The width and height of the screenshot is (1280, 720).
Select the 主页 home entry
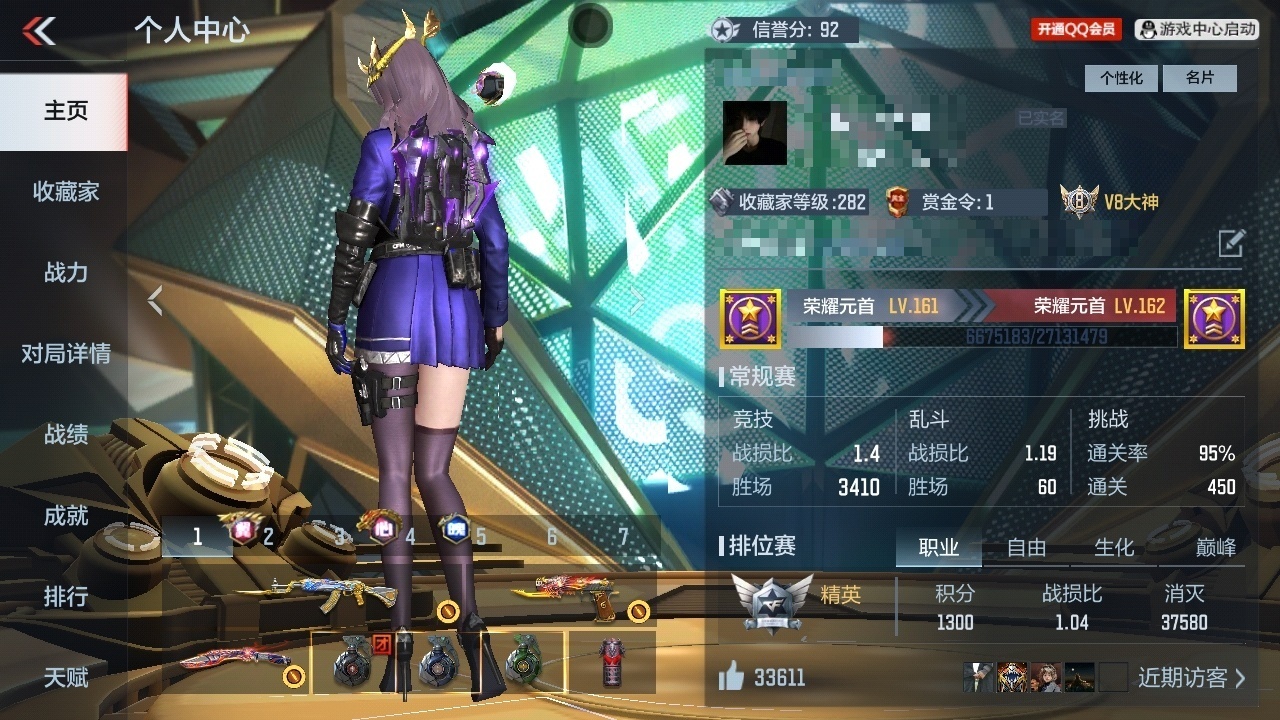click(65, 111)
